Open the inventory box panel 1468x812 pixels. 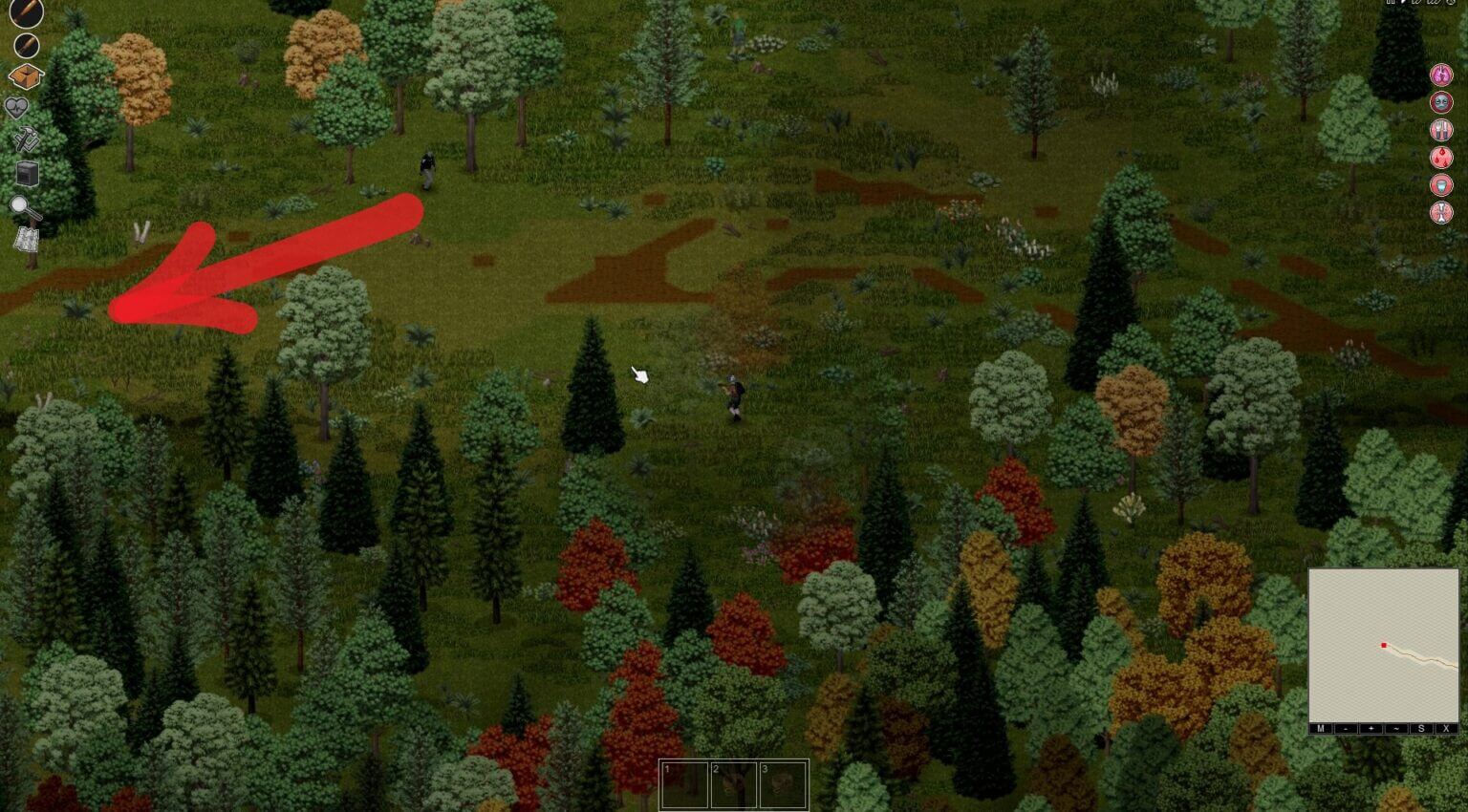tap(26, 75)
